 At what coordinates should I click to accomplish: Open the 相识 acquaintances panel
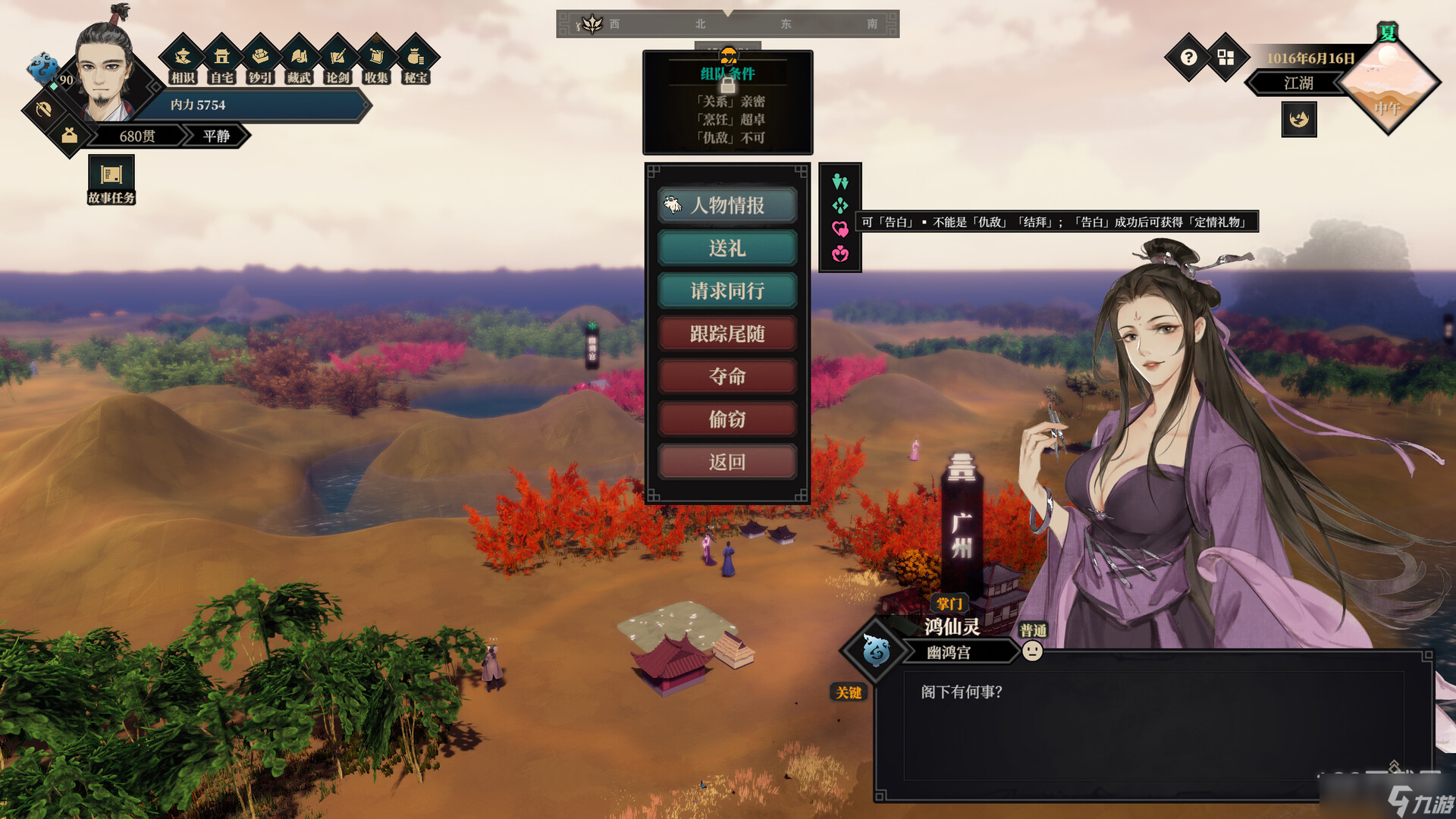(x=183, y=60)
